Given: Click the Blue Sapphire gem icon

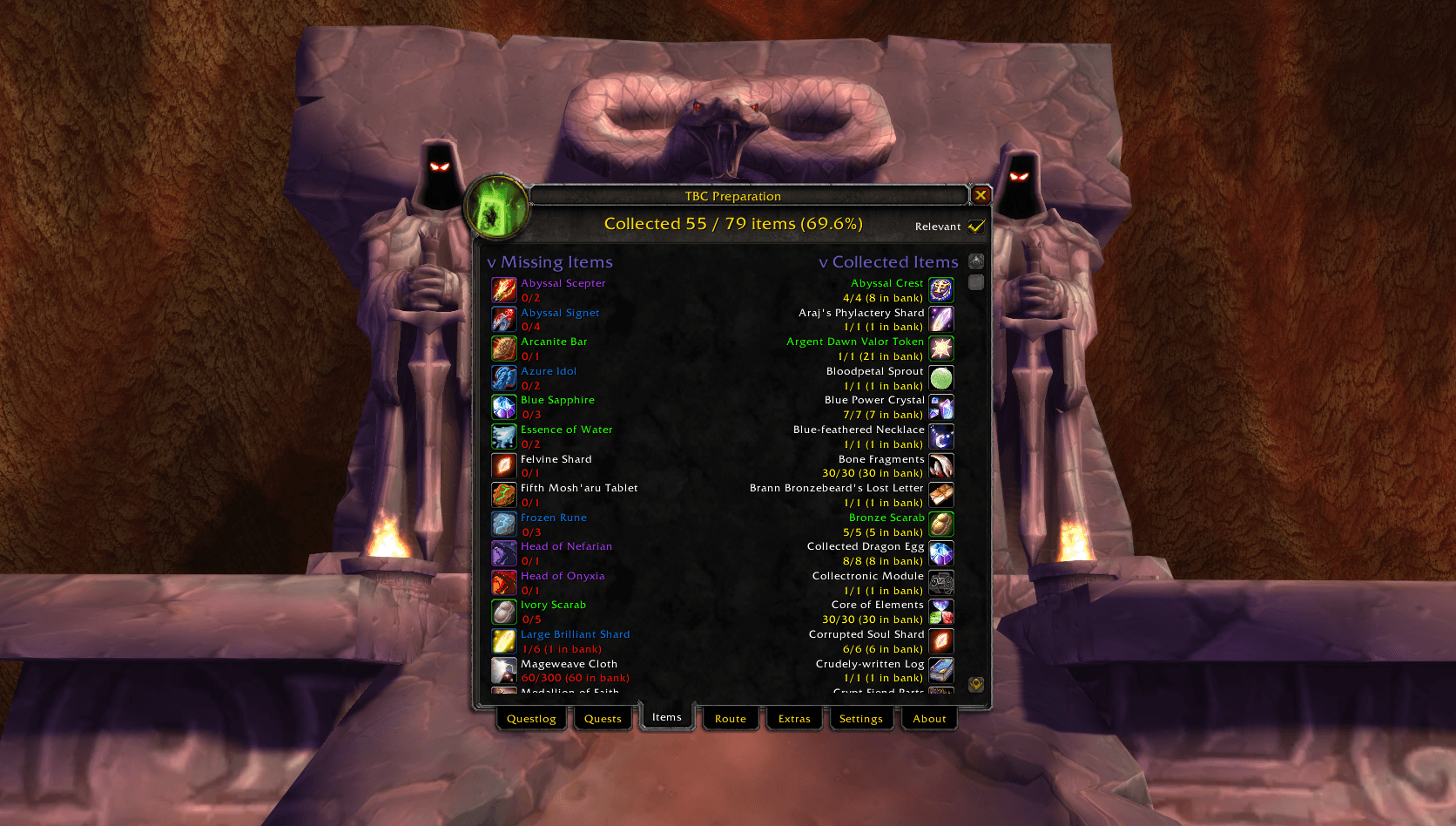Looking at the screenshot, I should click(504, 407).
